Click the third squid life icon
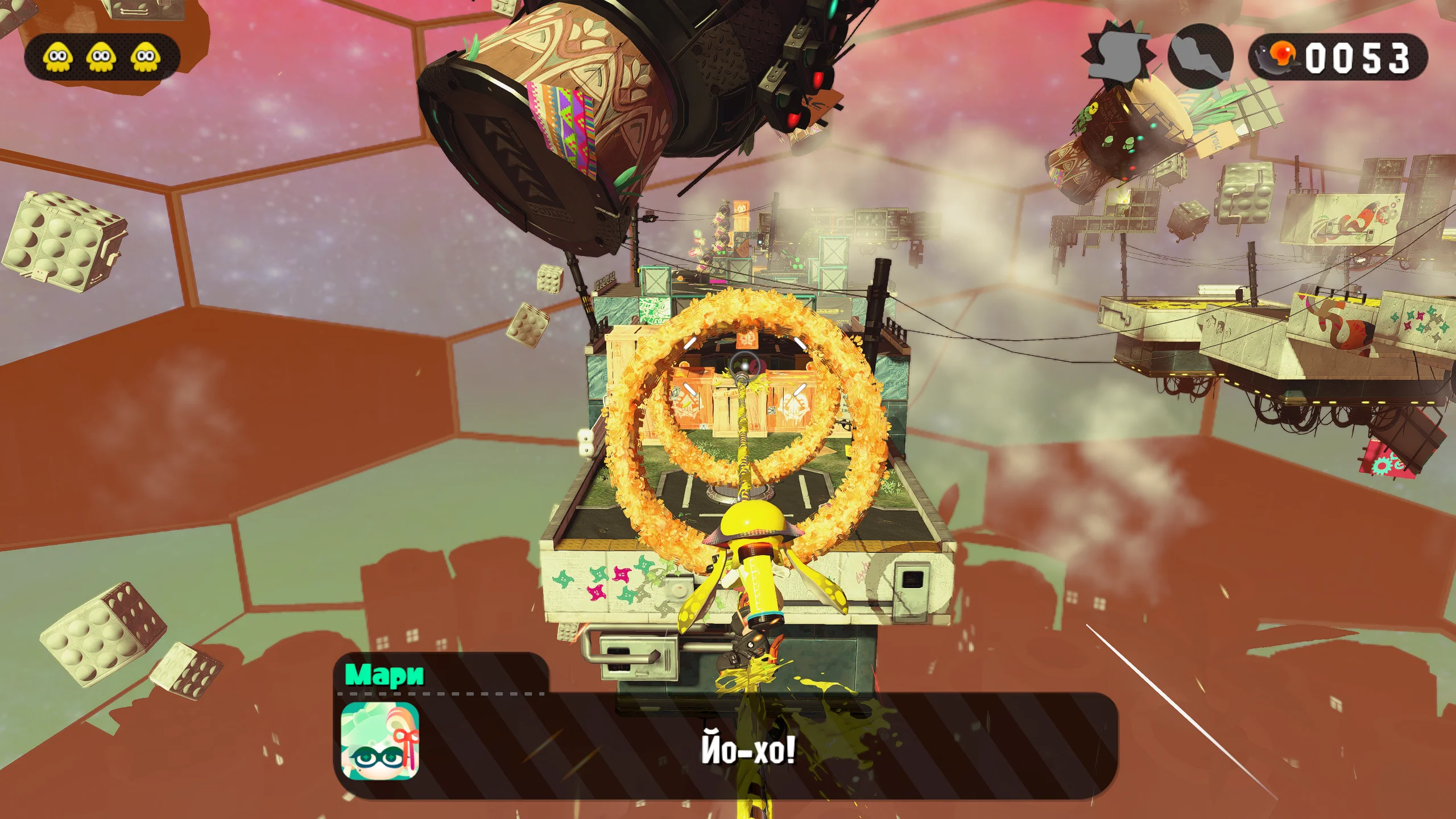 144,55
